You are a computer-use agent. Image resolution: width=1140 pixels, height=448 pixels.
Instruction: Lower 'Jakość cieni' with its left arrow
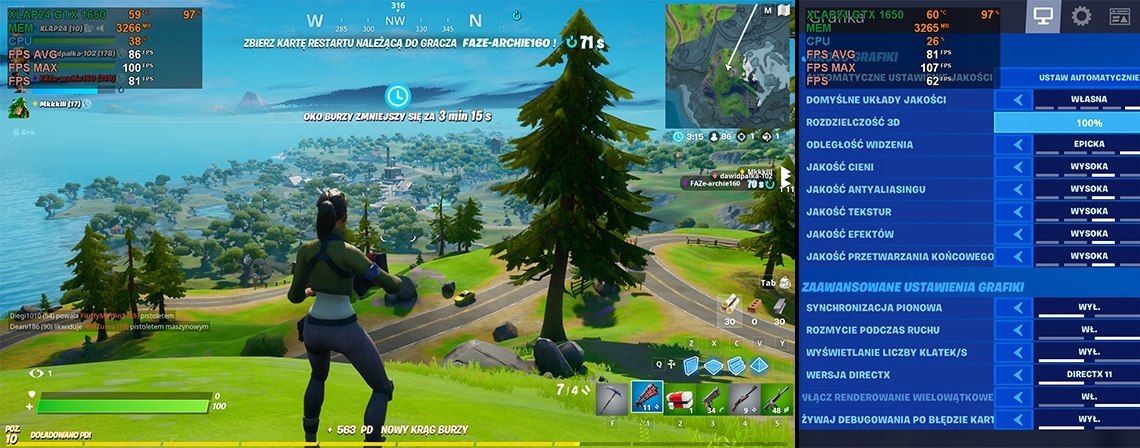point(1018,167)
